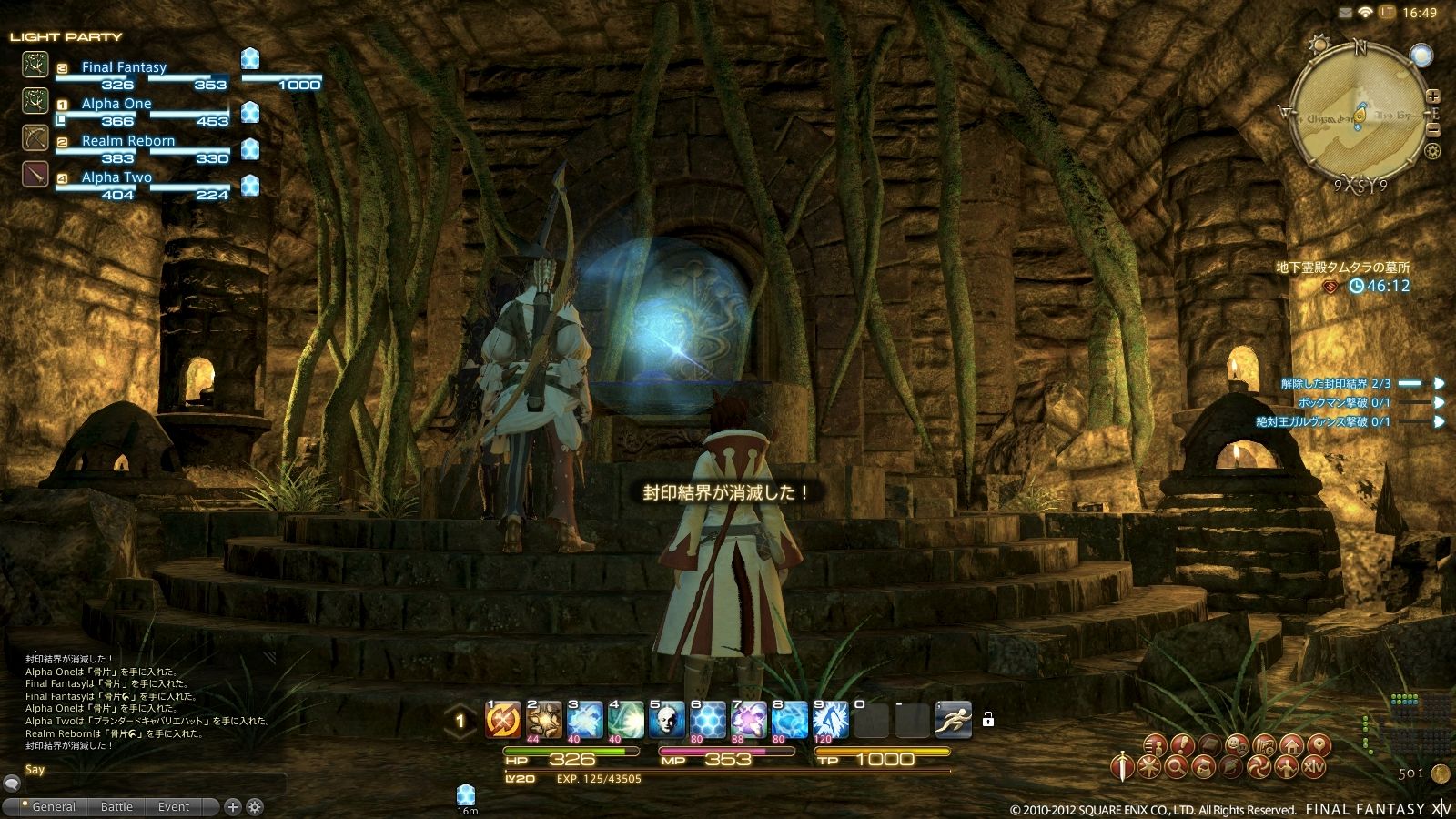Toggle the hotbar lock padlock
The image size is (1456, 819).
(988, 720)
